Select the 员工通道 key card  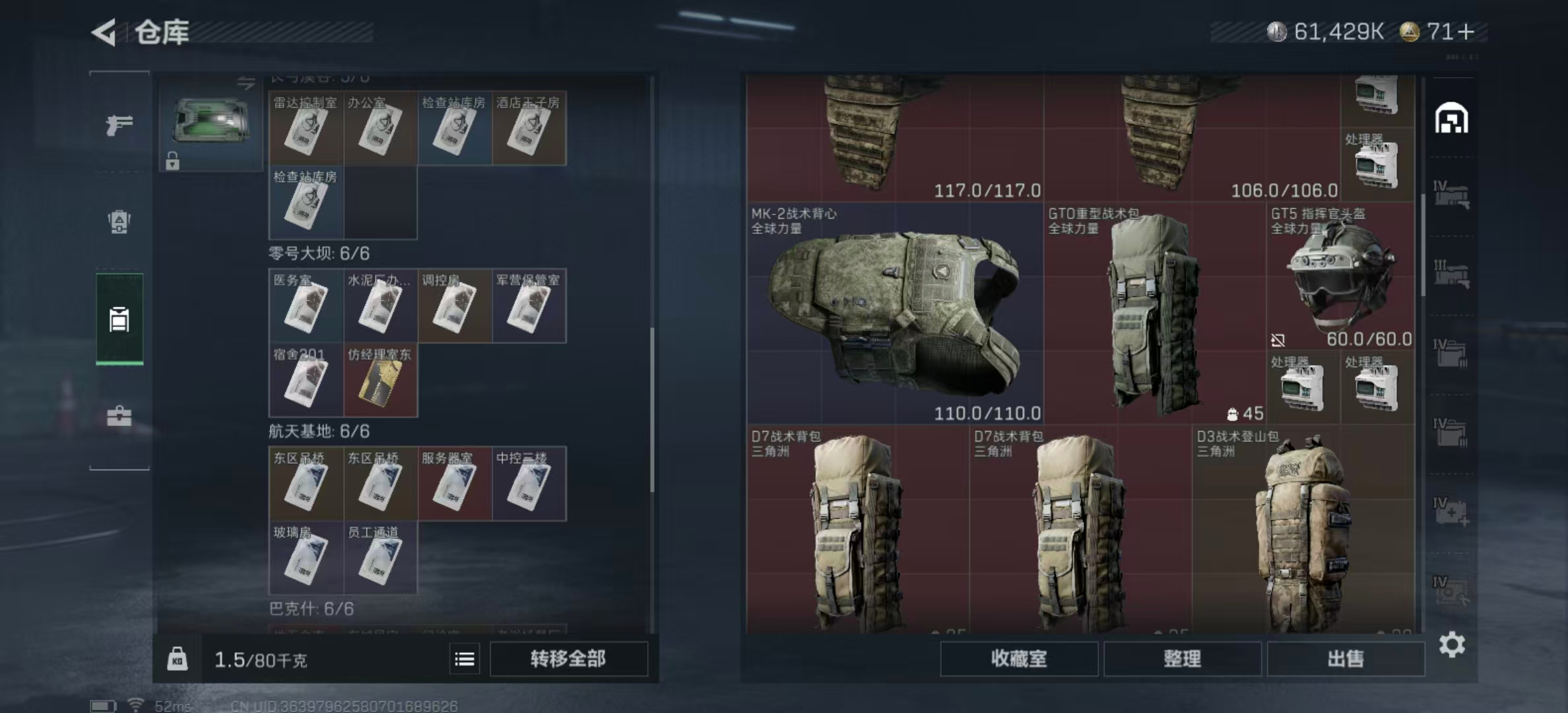pyautogui.click(x=380, y=558)
